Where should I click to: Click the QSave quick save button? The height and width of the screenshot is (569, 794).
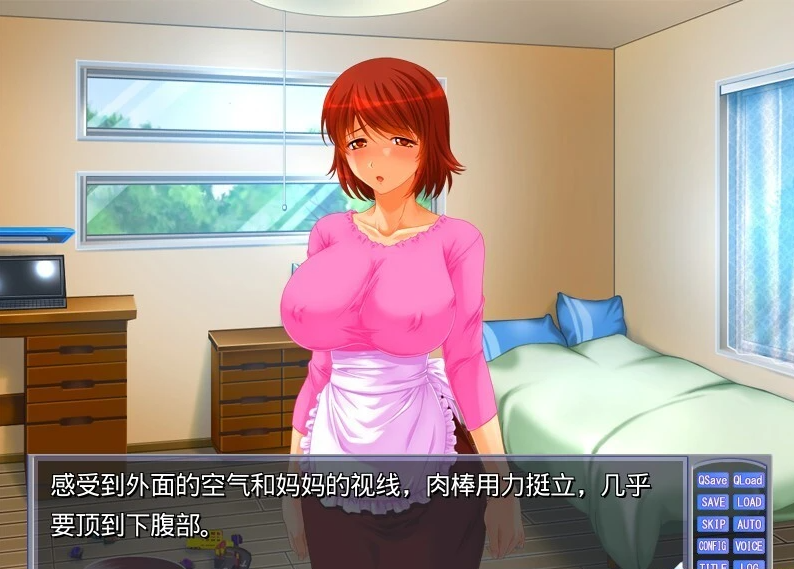pyautogui.click(x=713, y=481)
